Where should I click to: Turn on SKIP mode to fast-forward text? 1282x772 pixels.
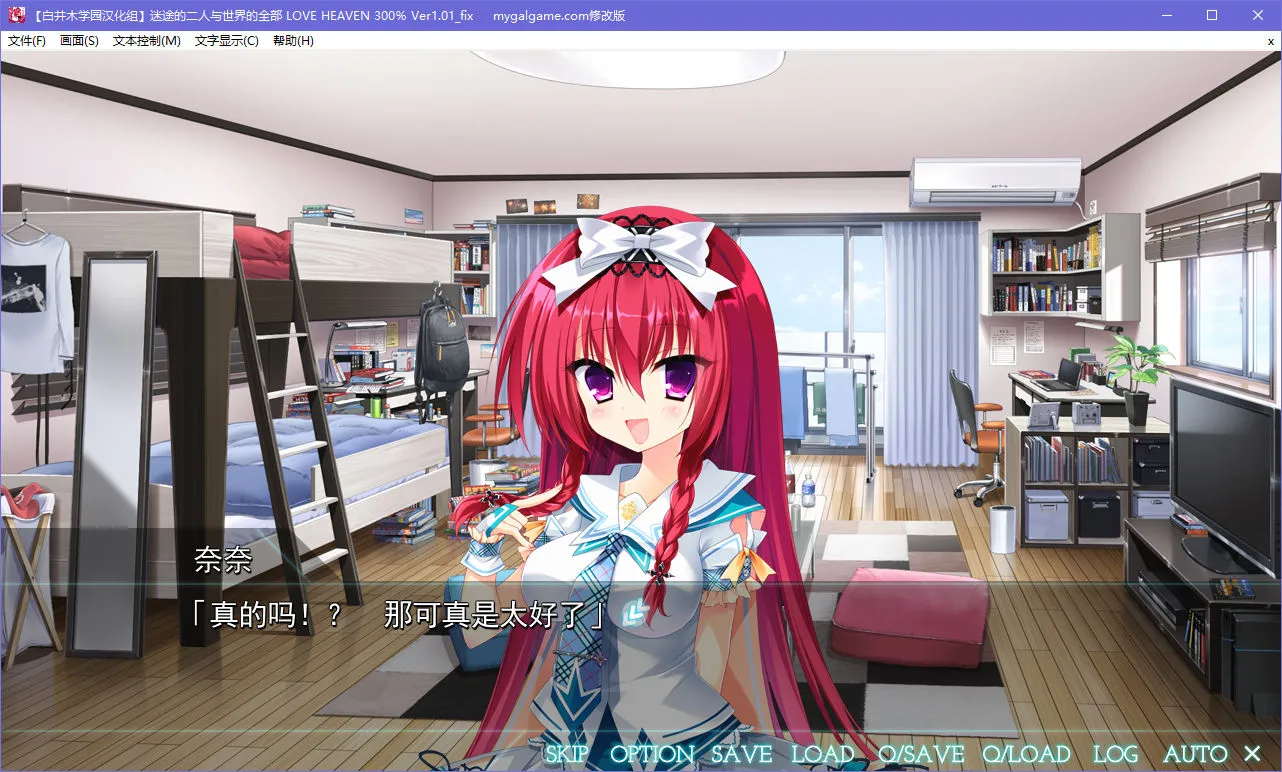[x=567, y=753]
